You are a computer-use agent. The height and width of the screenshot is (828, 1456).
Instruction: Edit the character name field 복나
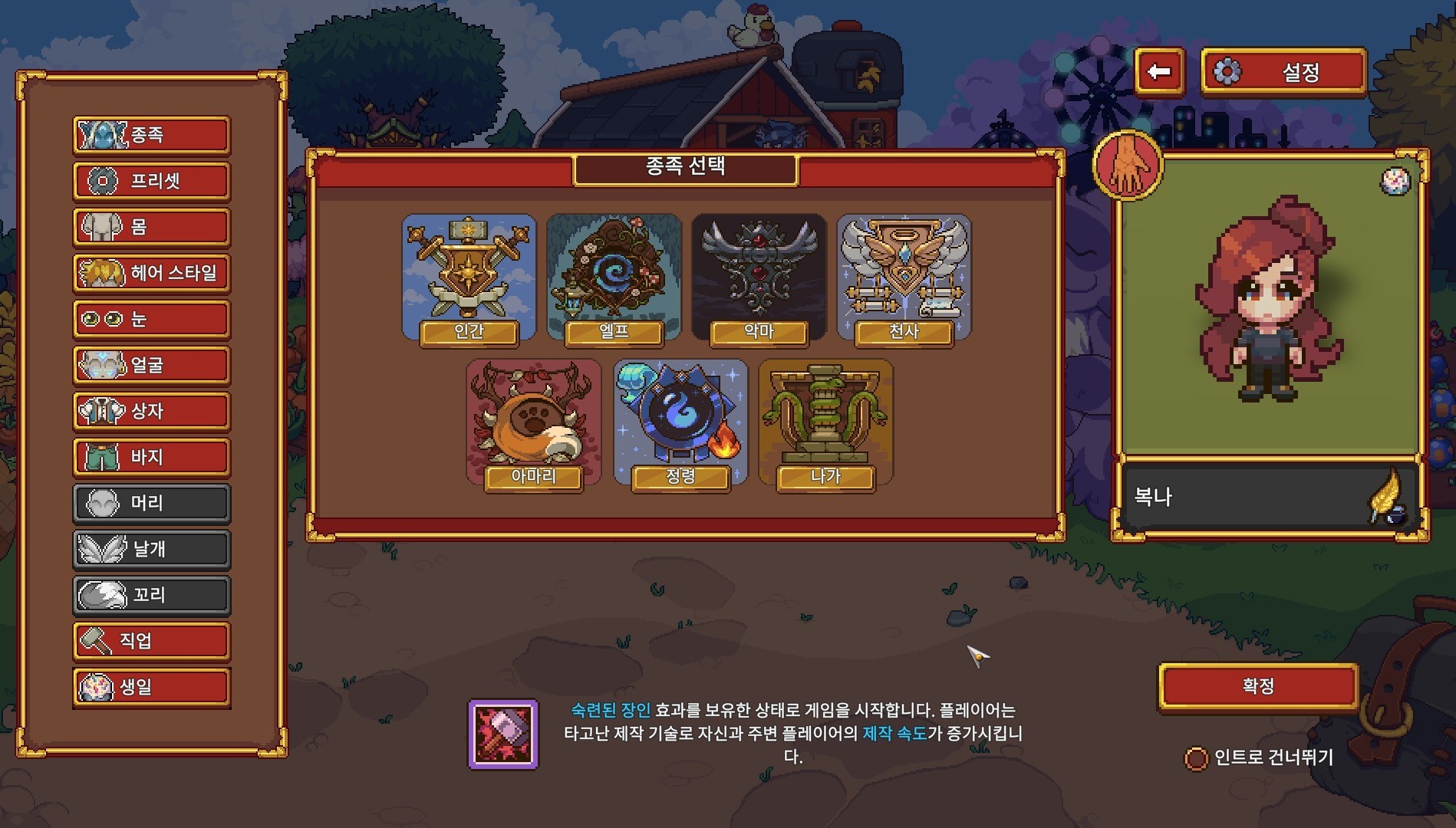click(1243, 497)
